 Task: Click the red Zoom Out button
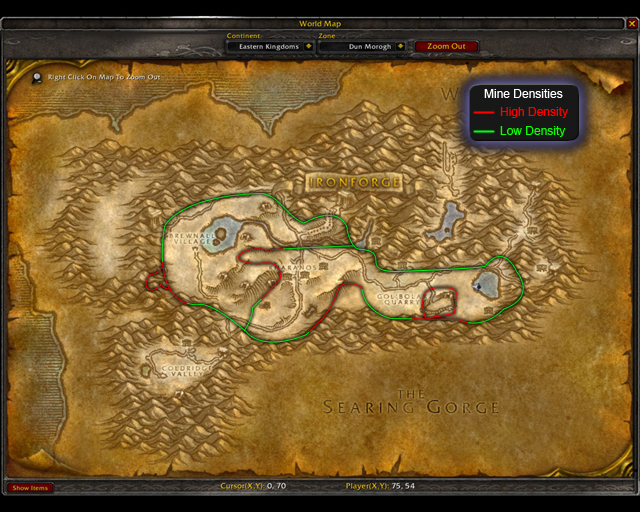click(446, 46)
